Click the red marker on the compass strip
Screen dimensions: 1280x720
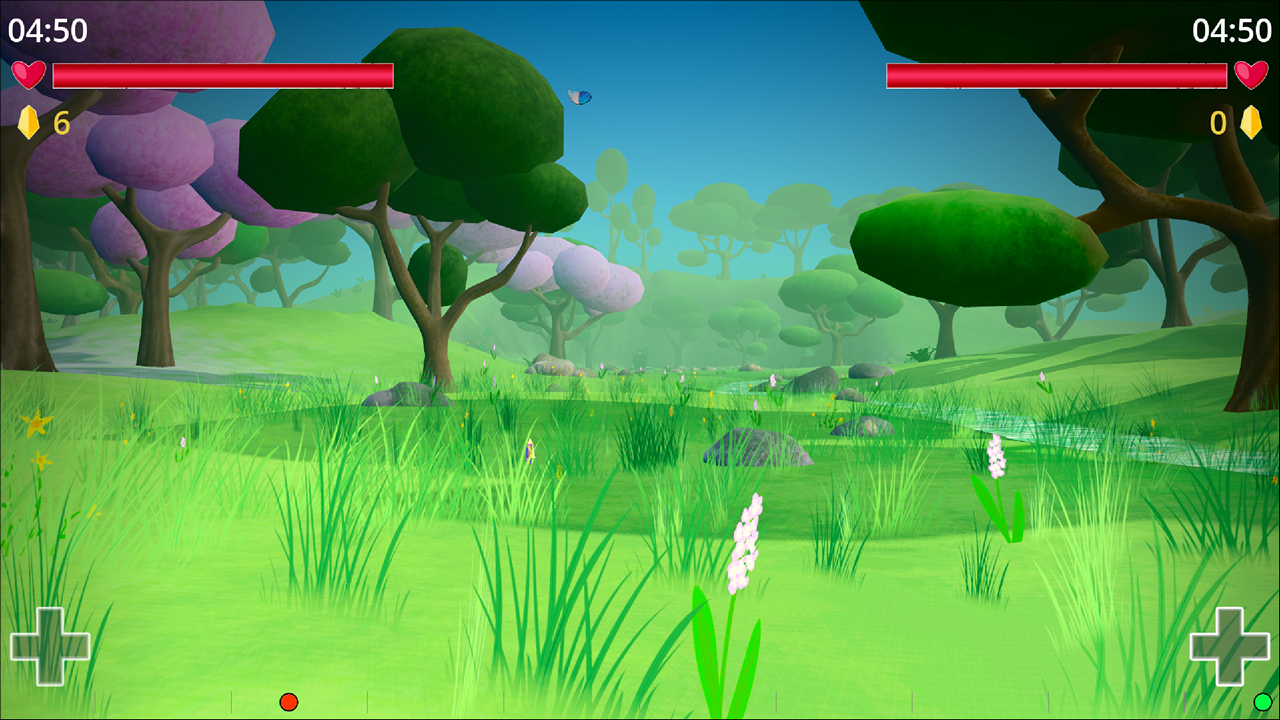289,702
